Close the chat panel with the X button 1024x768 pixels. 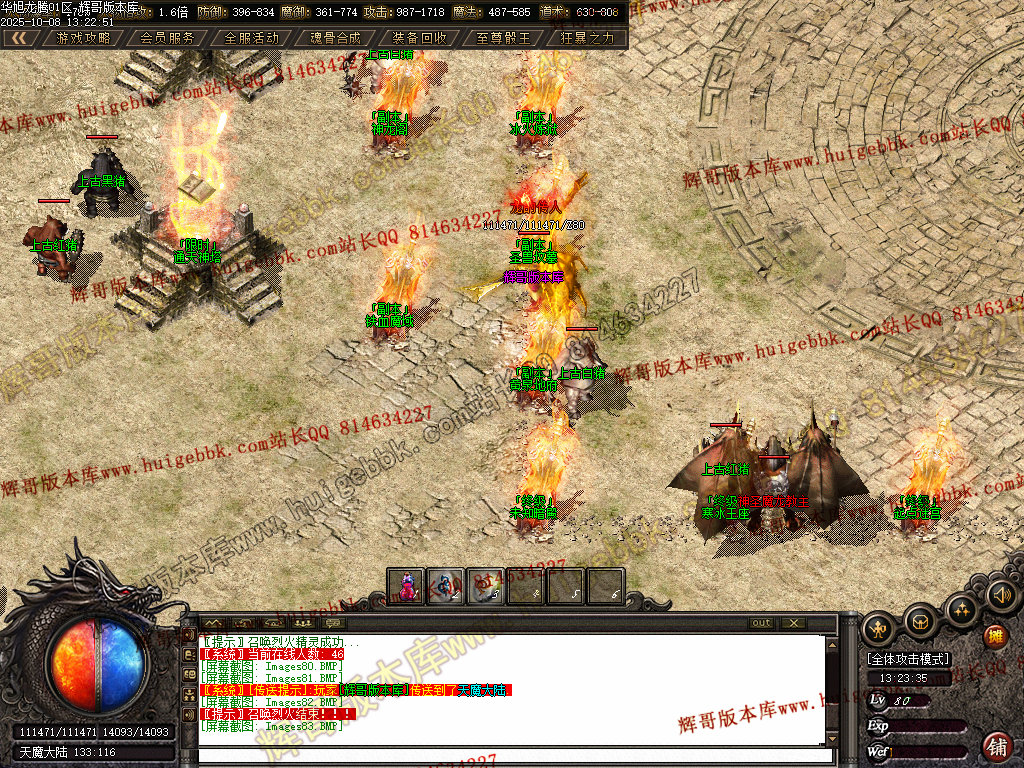click(793, 623)
